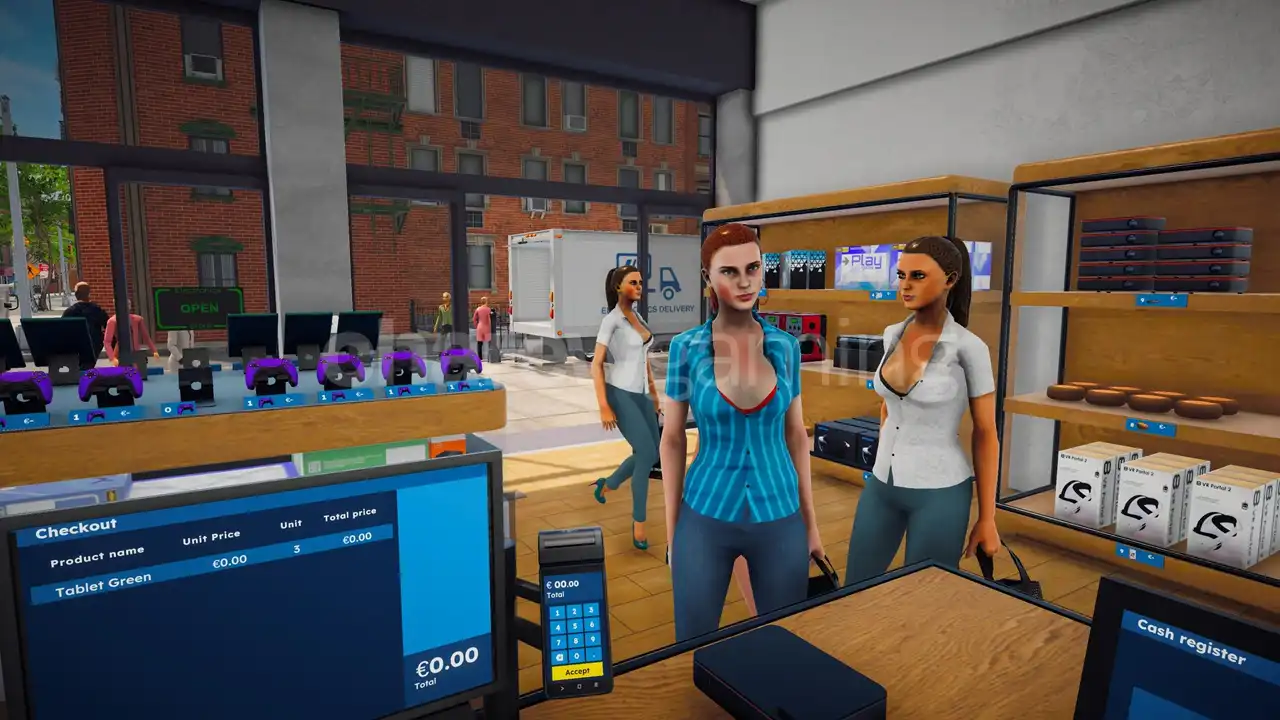This screenshot has height=720, width=1280.
Task: Select number 4 on the card terminal
Action: click(x=558, y=628)
